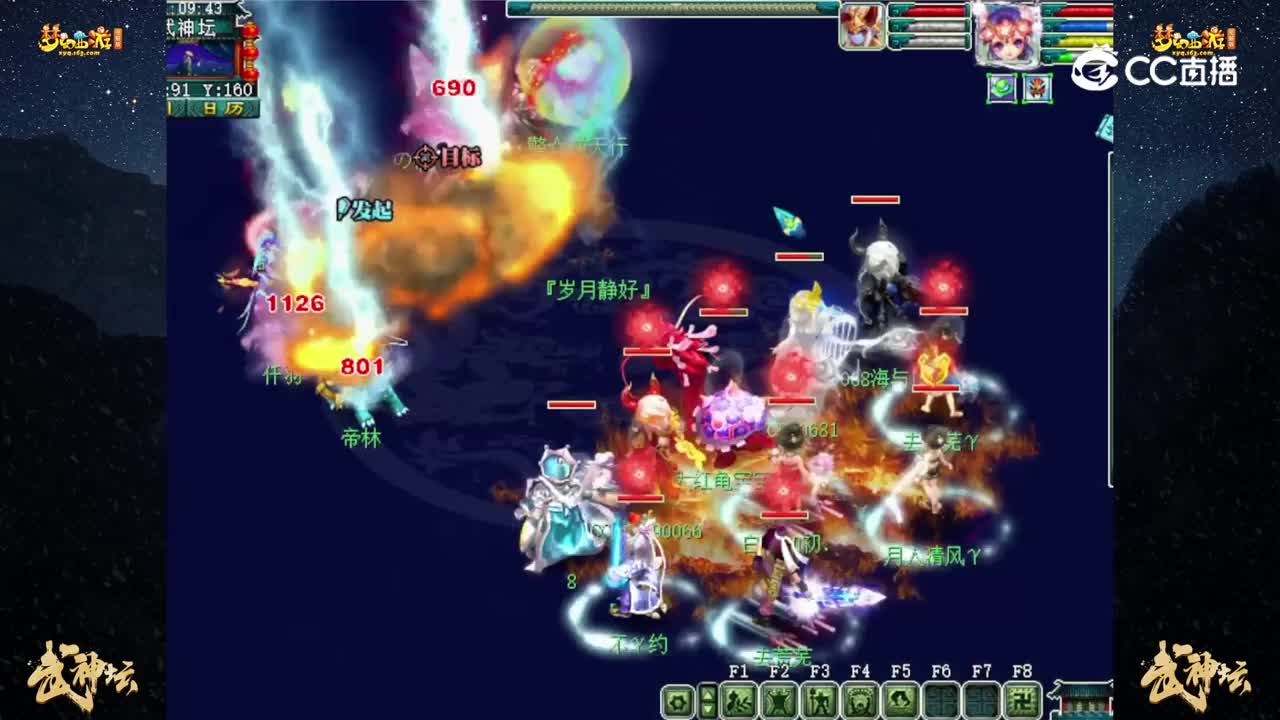Select the F1 attack skill icon
The height and width of the screenshot is (720, 1280).
coord(737,702)
